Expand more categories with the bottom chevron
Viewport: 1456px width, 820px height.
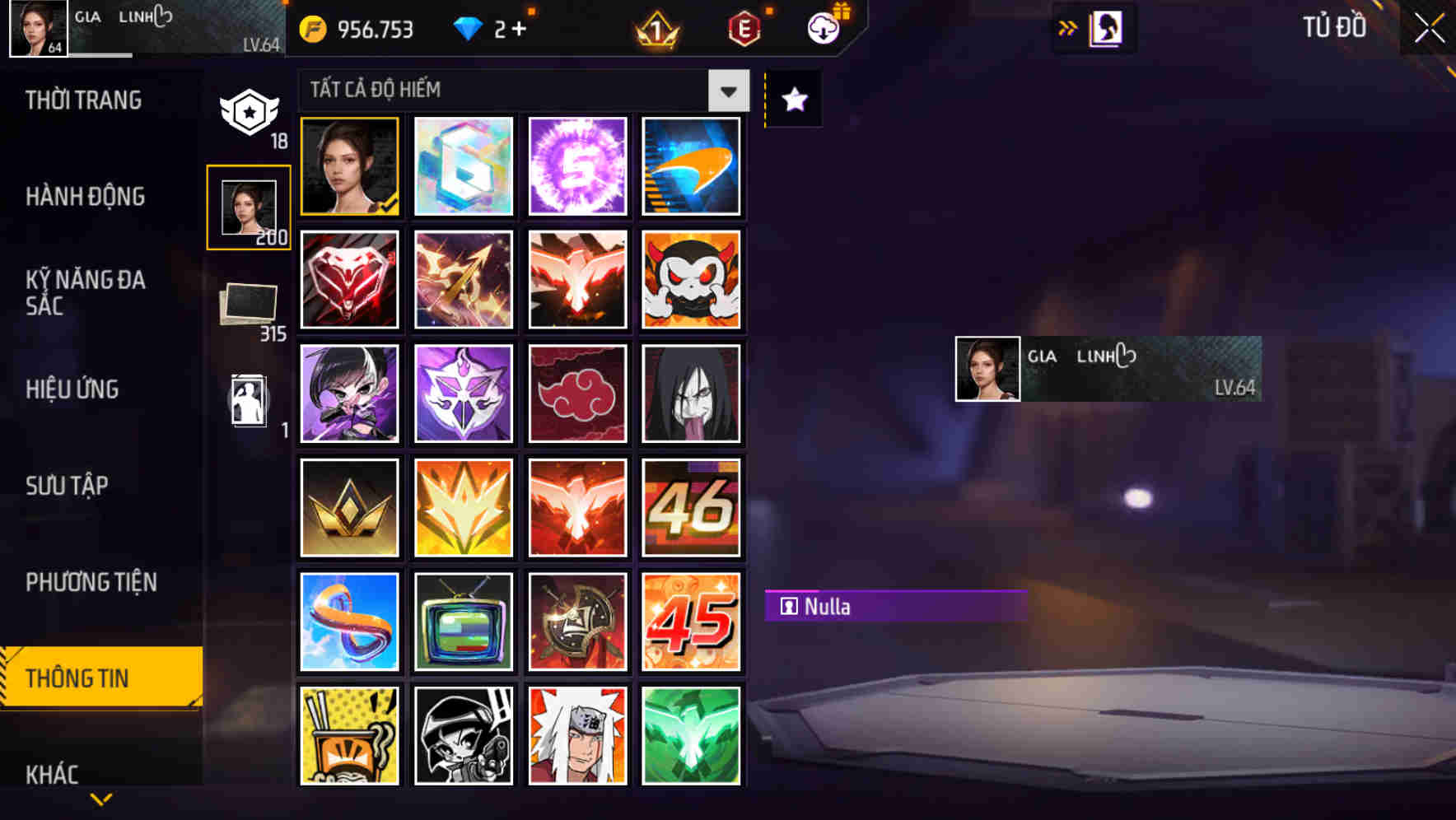pos(101,797)
